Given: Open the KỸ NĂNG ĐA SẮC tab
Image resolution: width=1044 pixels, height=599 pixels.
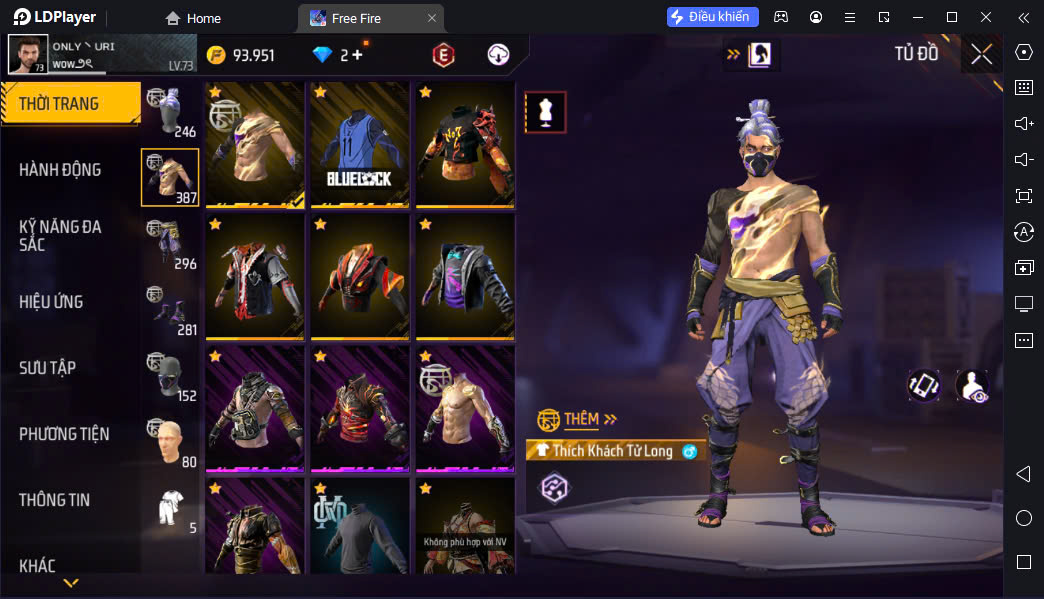Looking at the screenshot, I should 60,236.
